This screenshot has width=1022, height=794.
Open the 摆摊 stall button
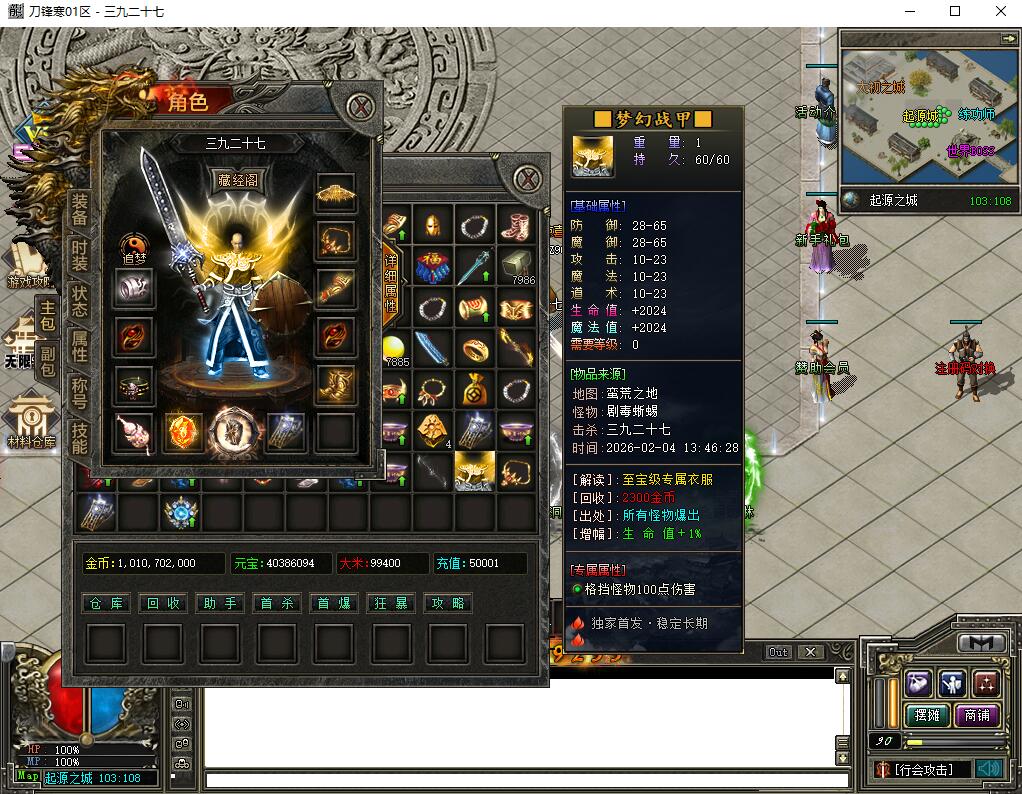pos(927,715)
